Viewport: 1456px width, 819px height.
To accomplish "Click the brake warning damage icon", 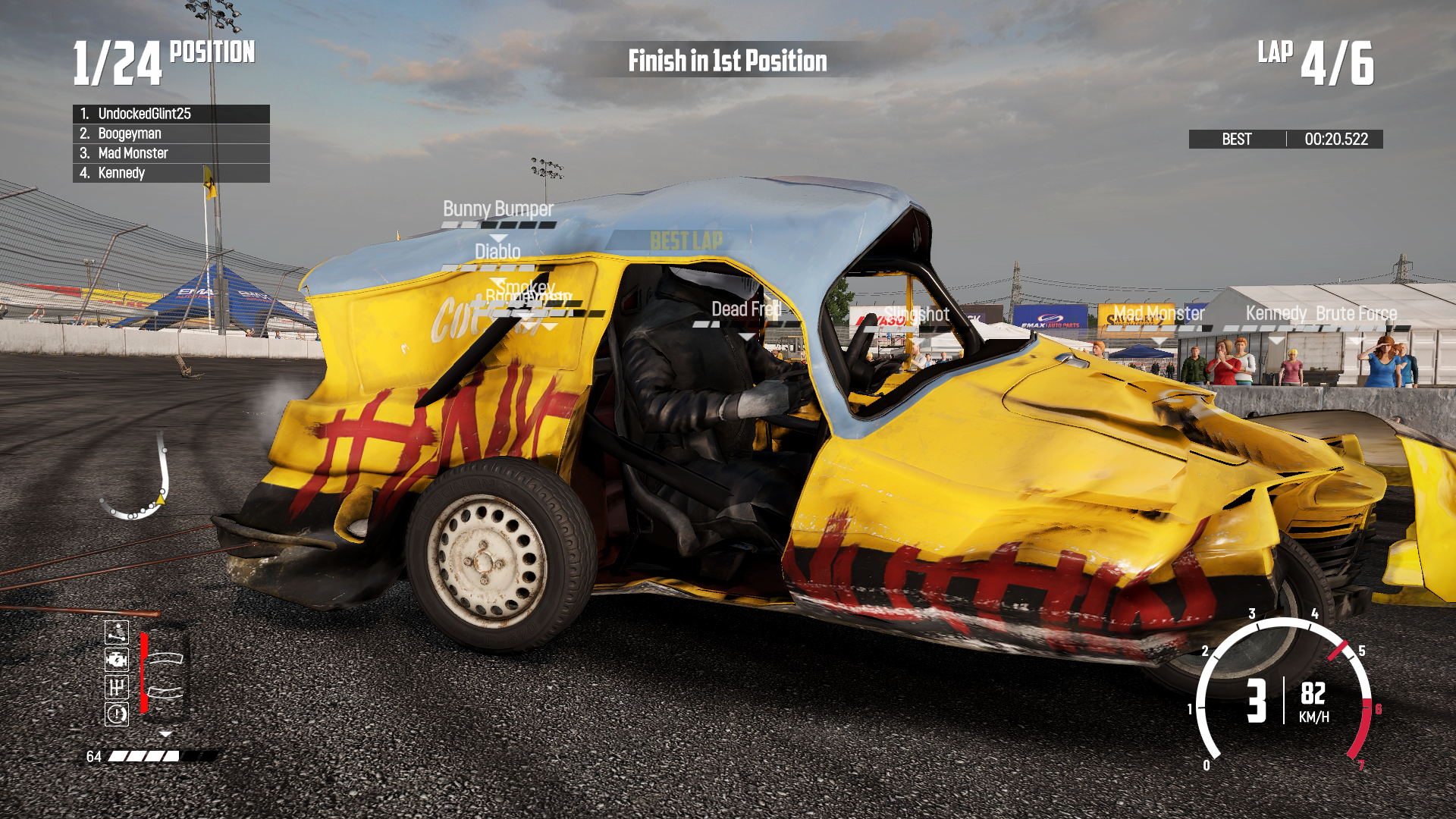I will 116,714.
